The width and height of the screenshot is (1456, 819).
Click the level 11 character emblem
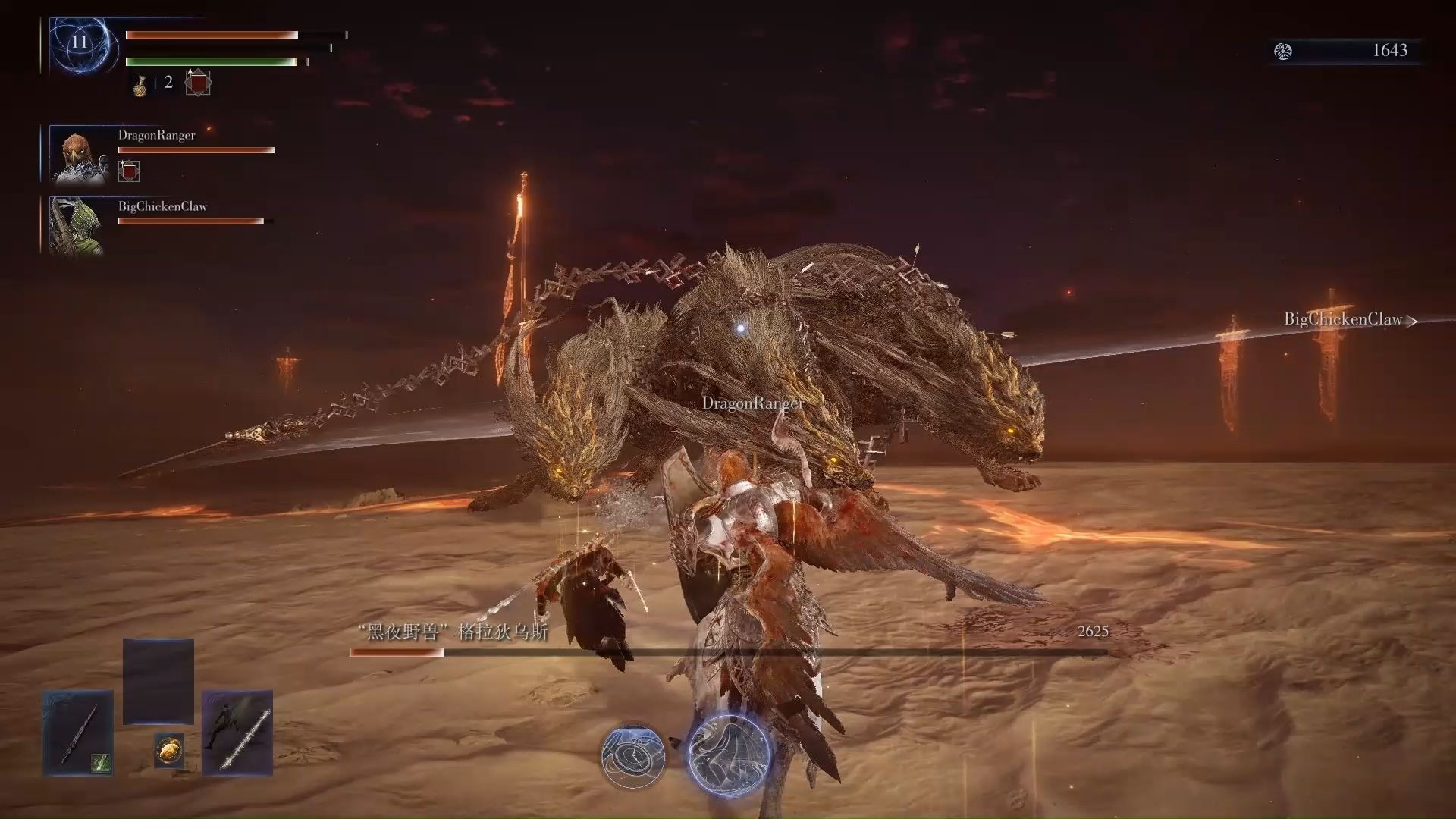click(81, 44)
